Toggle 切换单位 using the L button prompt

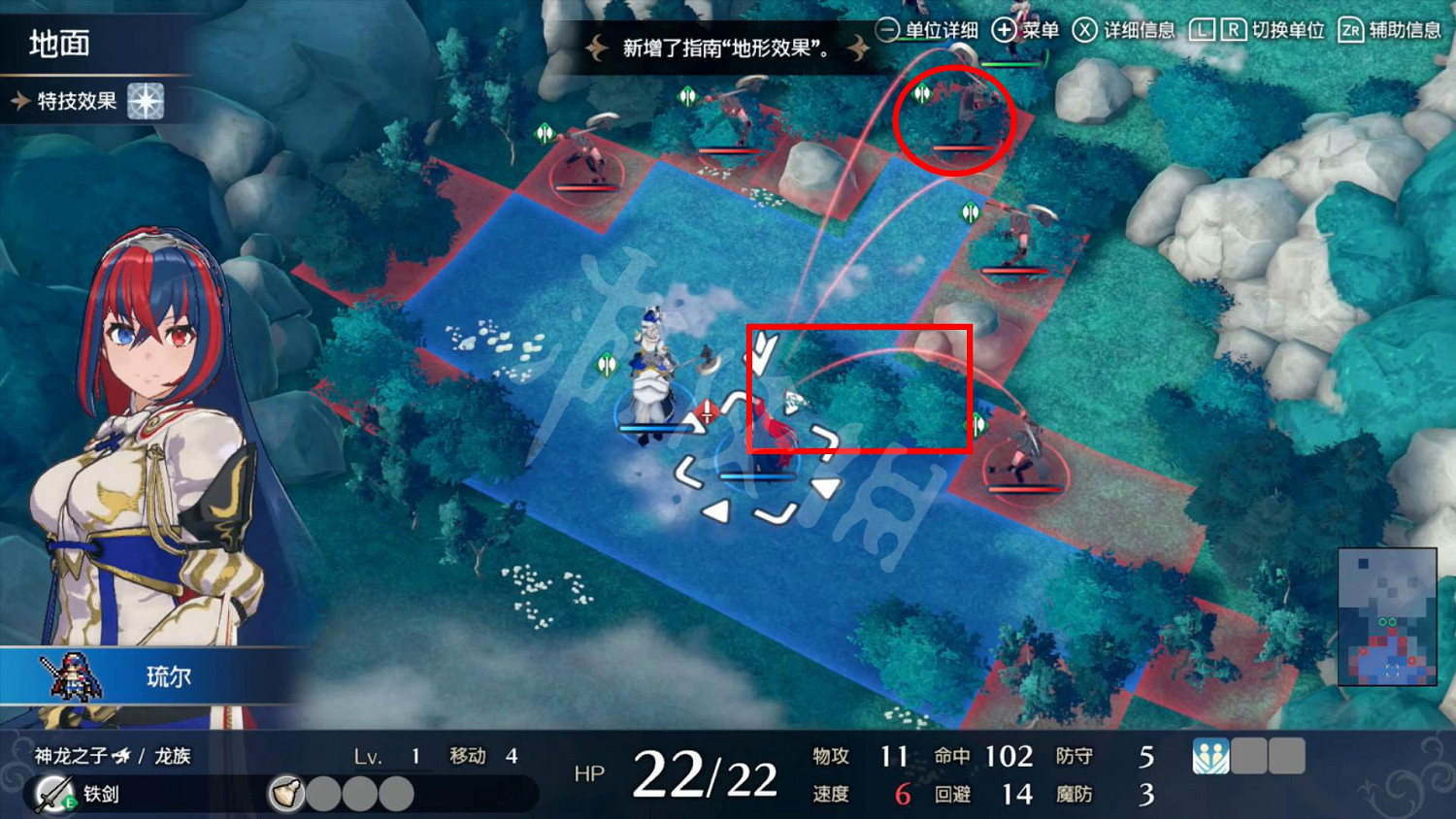(x=1204, y=30)
